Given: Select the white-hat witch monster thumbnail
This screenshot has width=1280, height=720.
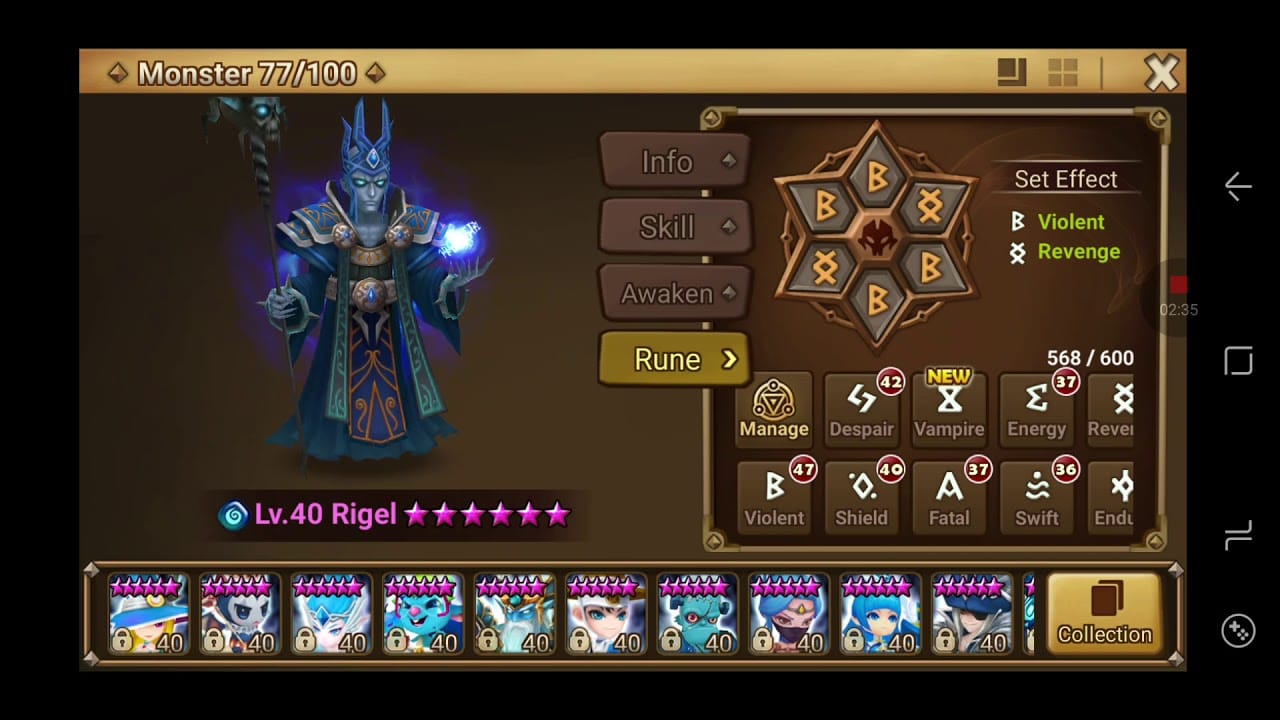Looking at the screenshot, I should pos(148,615).
